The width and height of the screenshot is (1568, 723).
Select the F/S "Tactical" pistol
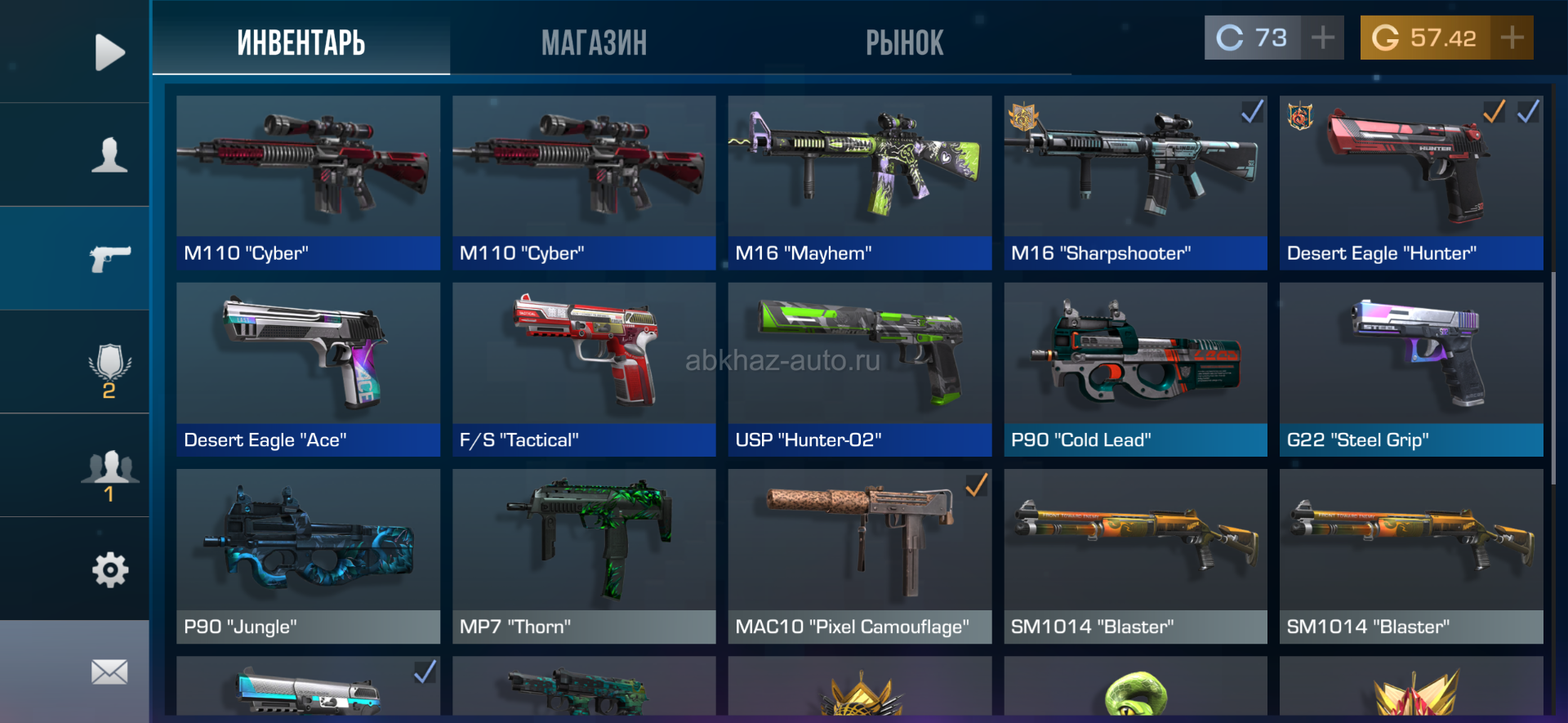(583, 368)
